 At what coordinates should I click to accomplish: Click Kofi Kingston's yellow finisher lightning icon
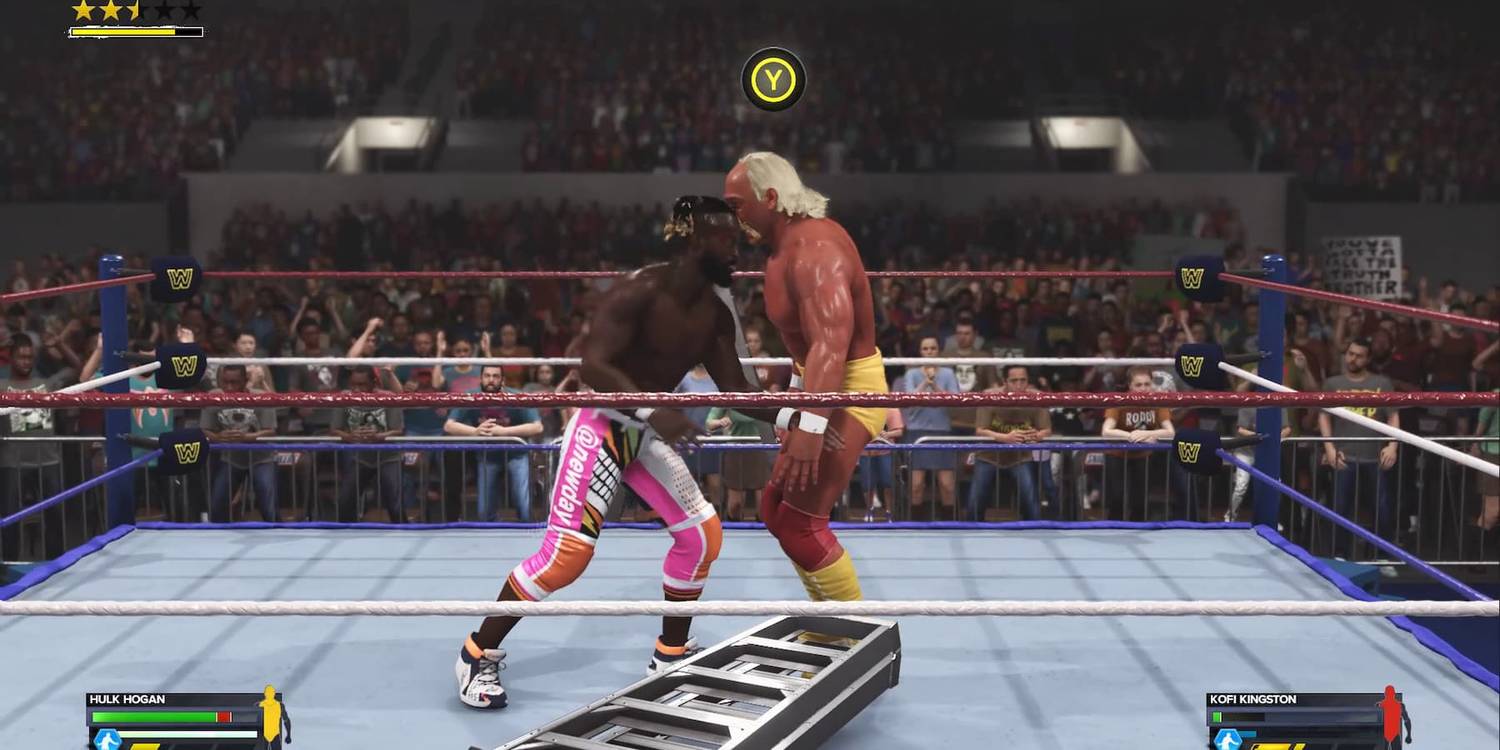tap(1278, 746)
